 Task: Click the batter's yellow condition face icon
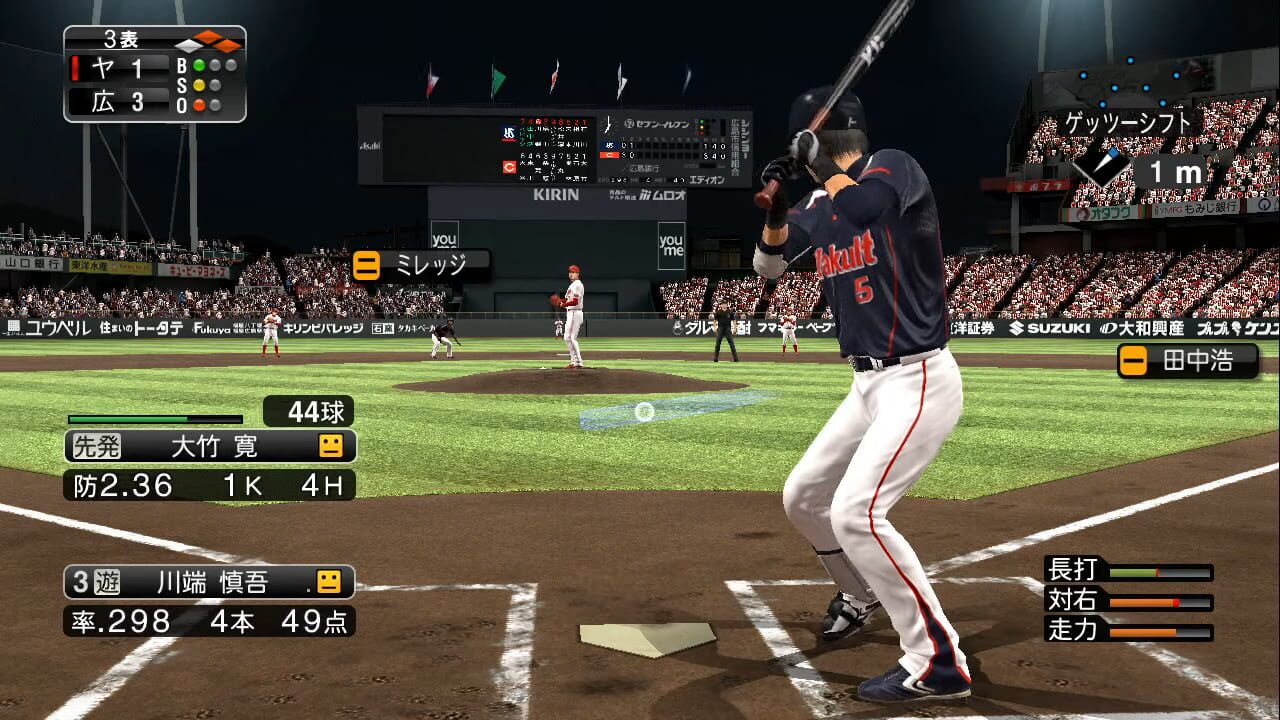(329, 581)
